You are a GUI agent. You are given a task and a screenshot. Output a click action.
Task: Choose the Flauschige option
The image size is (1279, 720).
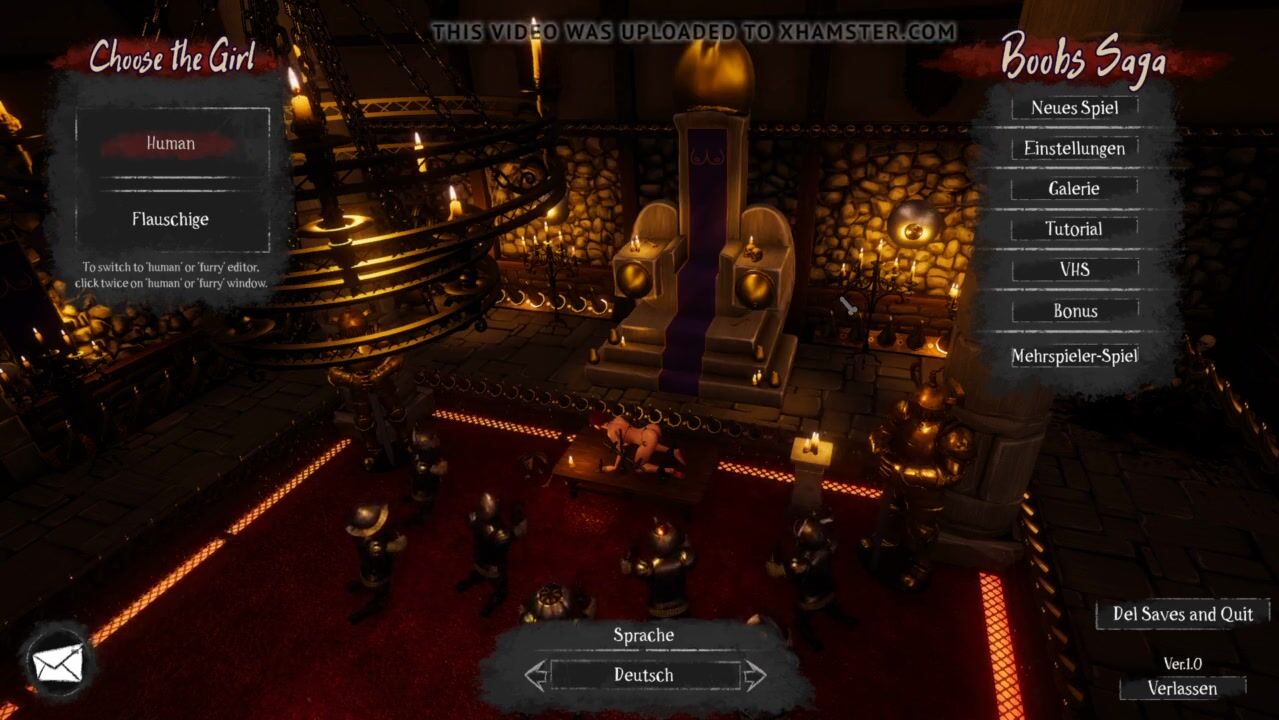click(x=171, y=219)
